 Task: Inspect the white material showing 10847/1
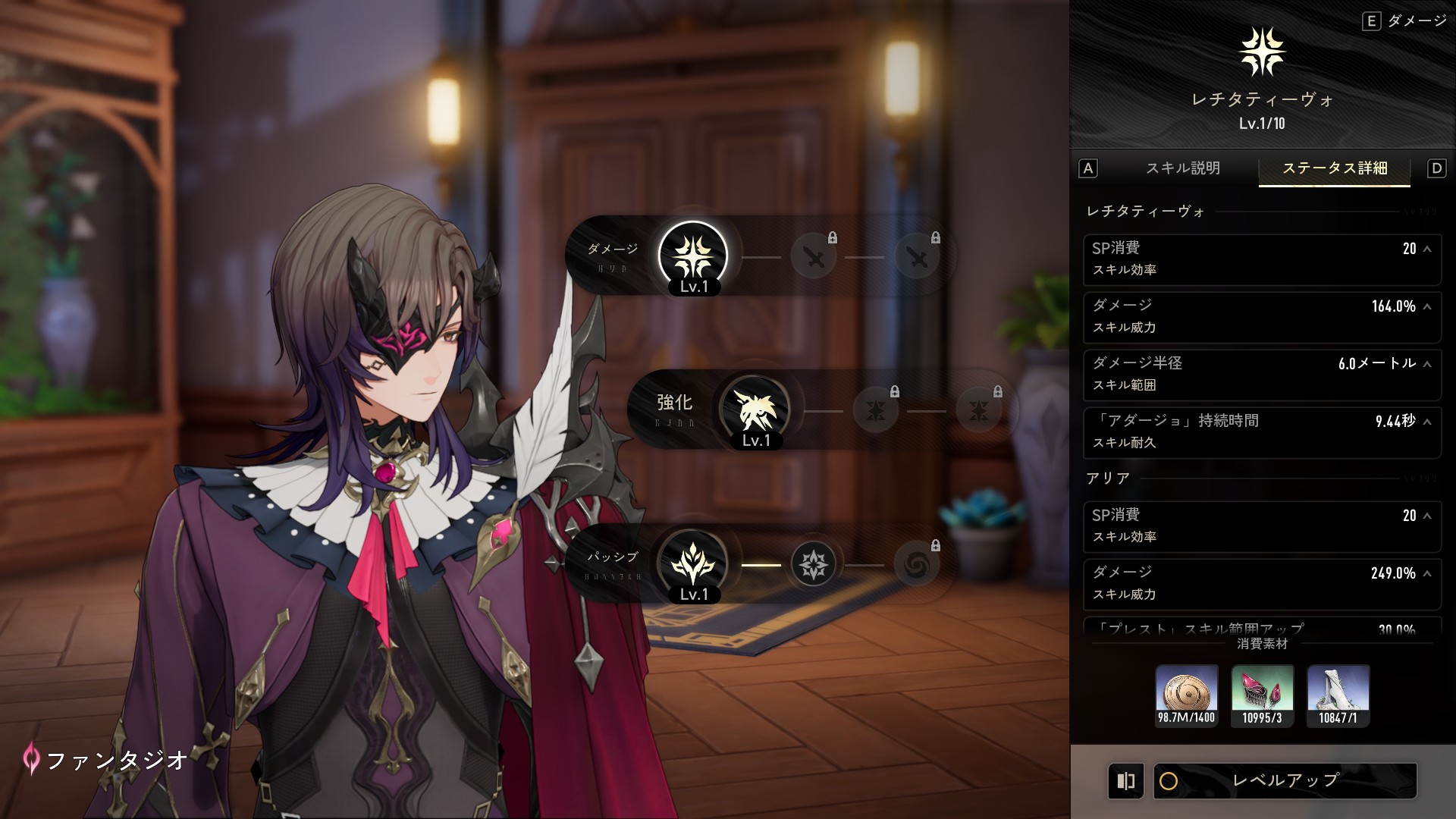tap(1338, 695)
